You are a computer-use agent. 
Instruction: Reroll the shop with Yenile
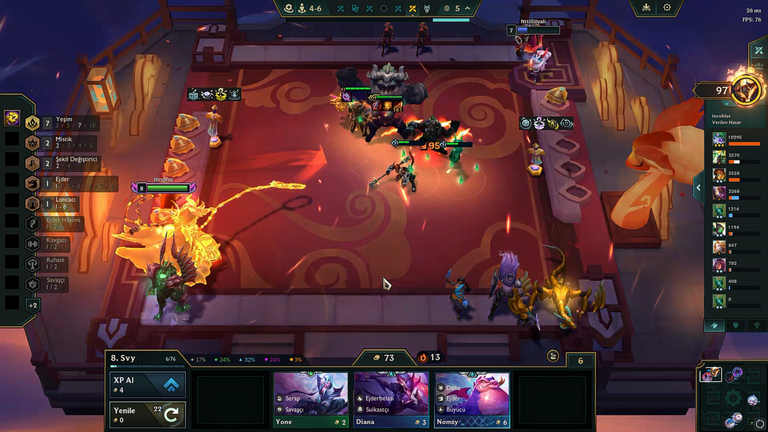tap(146, 413)
